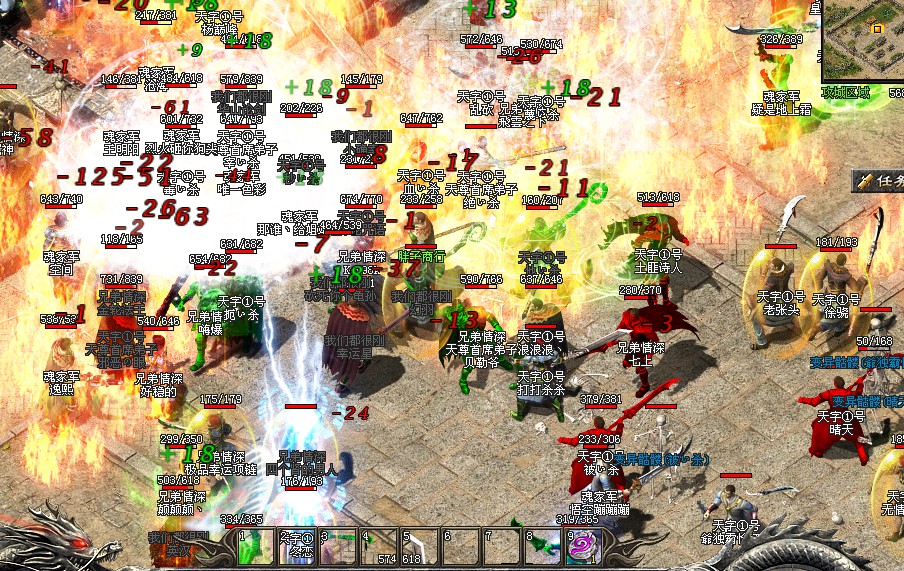904x571 pixels.
Task: Use the purple swirl item in slot 9
Action: coord(581,546)
